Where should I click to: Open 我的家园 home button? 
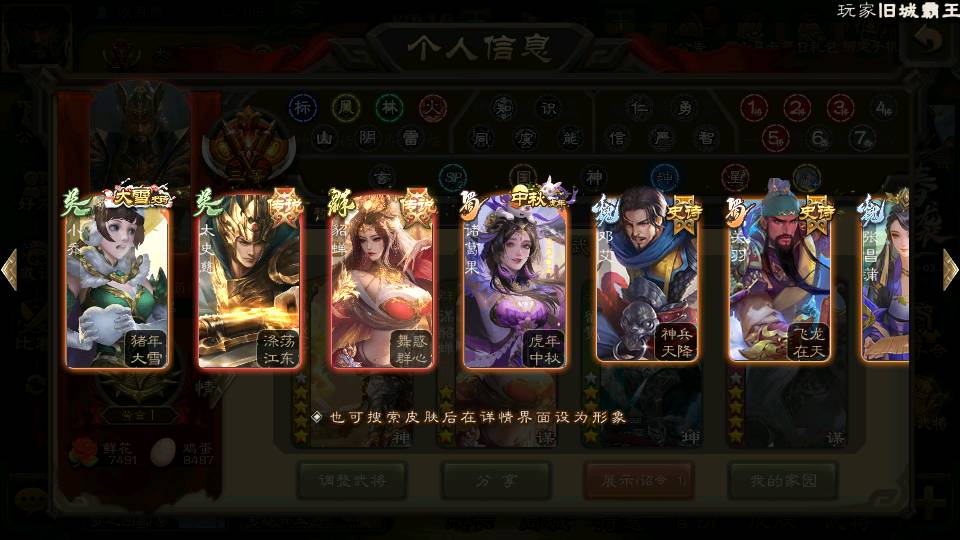pos(782,480)
